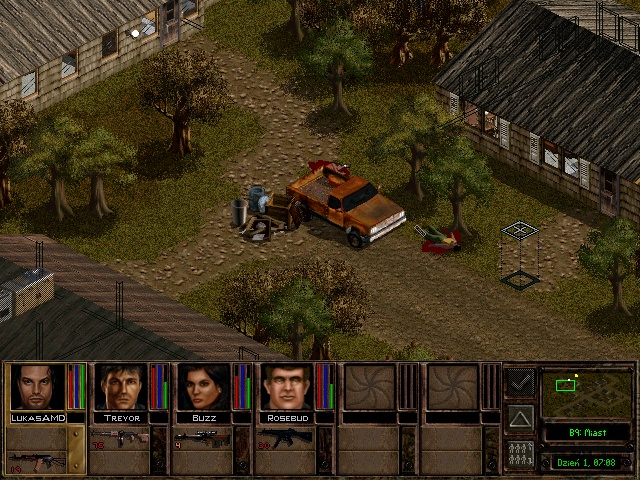
Task: Select LukasAMD's portrait
Action: click(37, 387)
